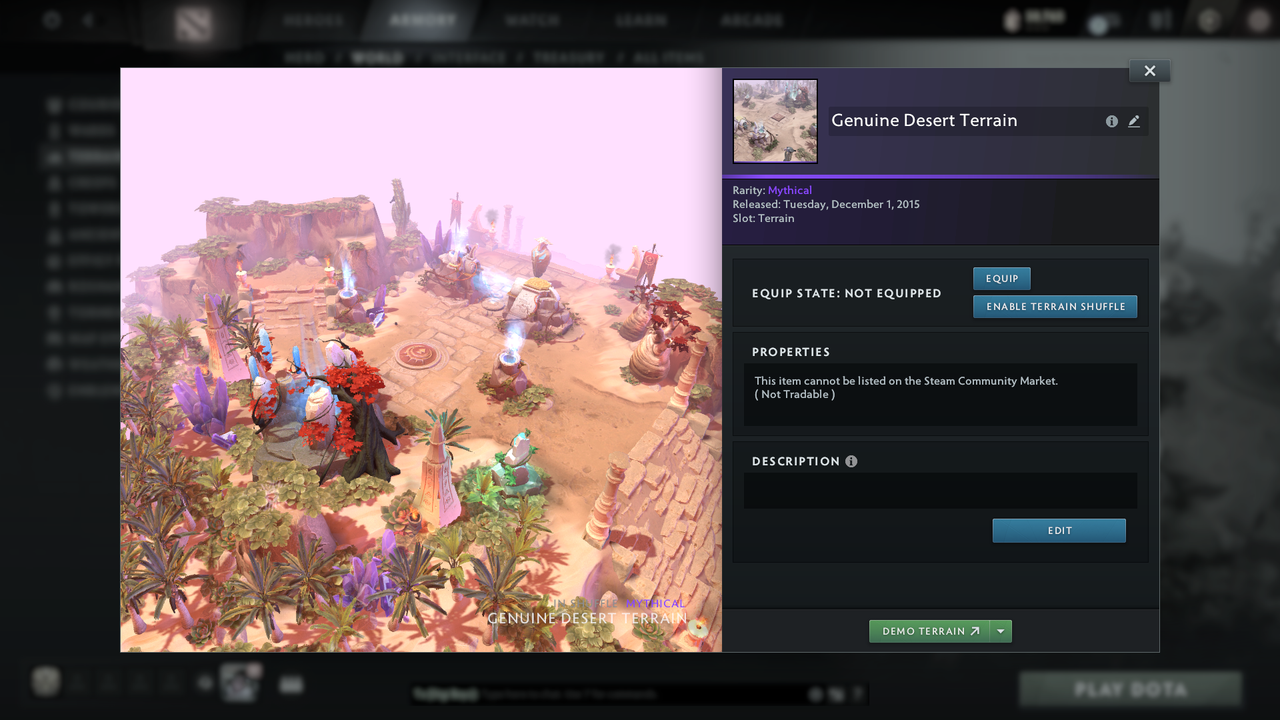Image resolution: width=1280 pixels, height=720 pixels.
Task: Click the party lock icon next to player slots
Action: [x=205, y=682]
